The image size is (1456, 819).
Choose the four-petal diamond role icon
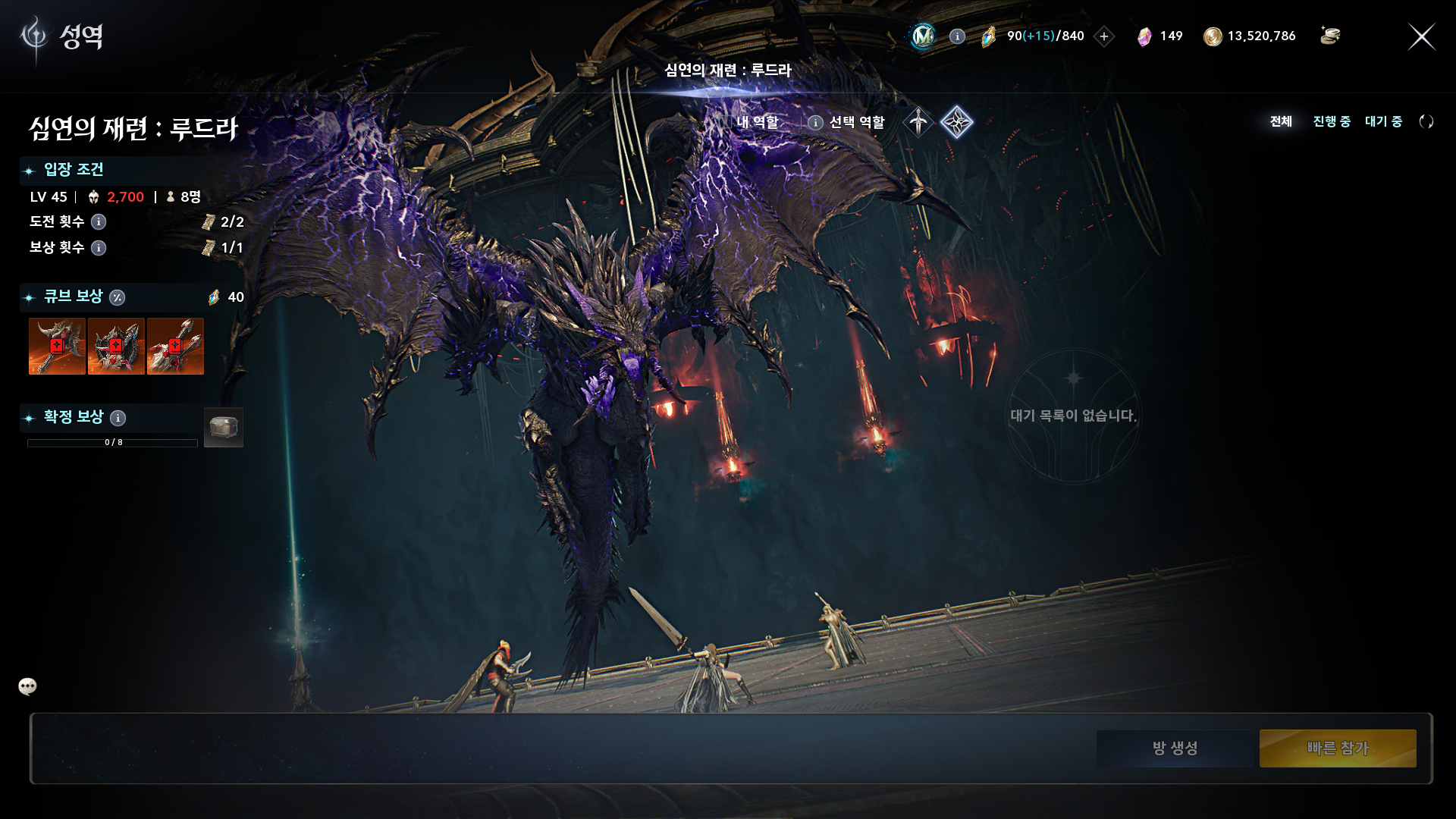coord(957,122)
